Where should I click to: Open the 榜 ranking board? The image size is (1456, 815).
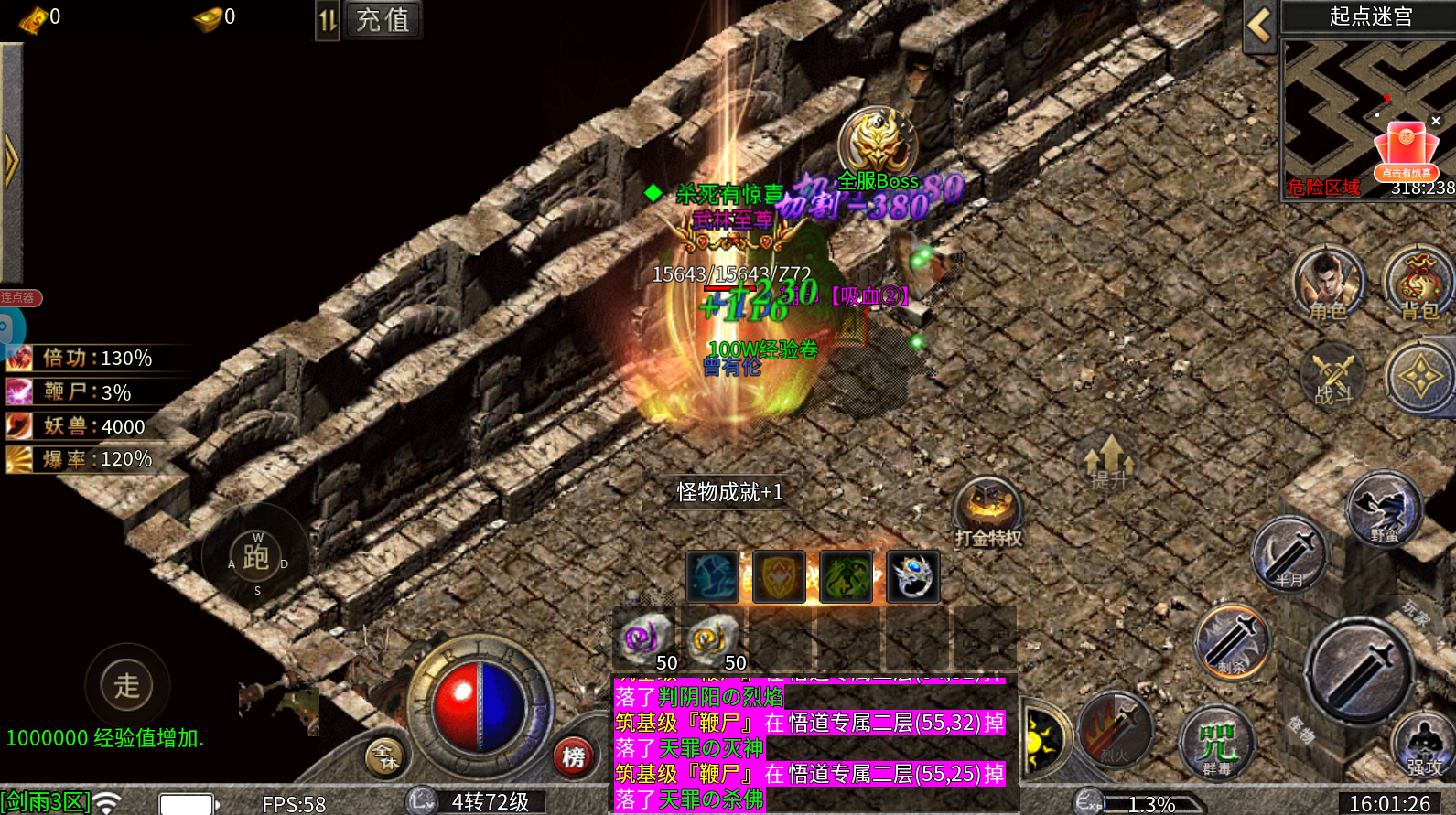(x=574, y=757)
